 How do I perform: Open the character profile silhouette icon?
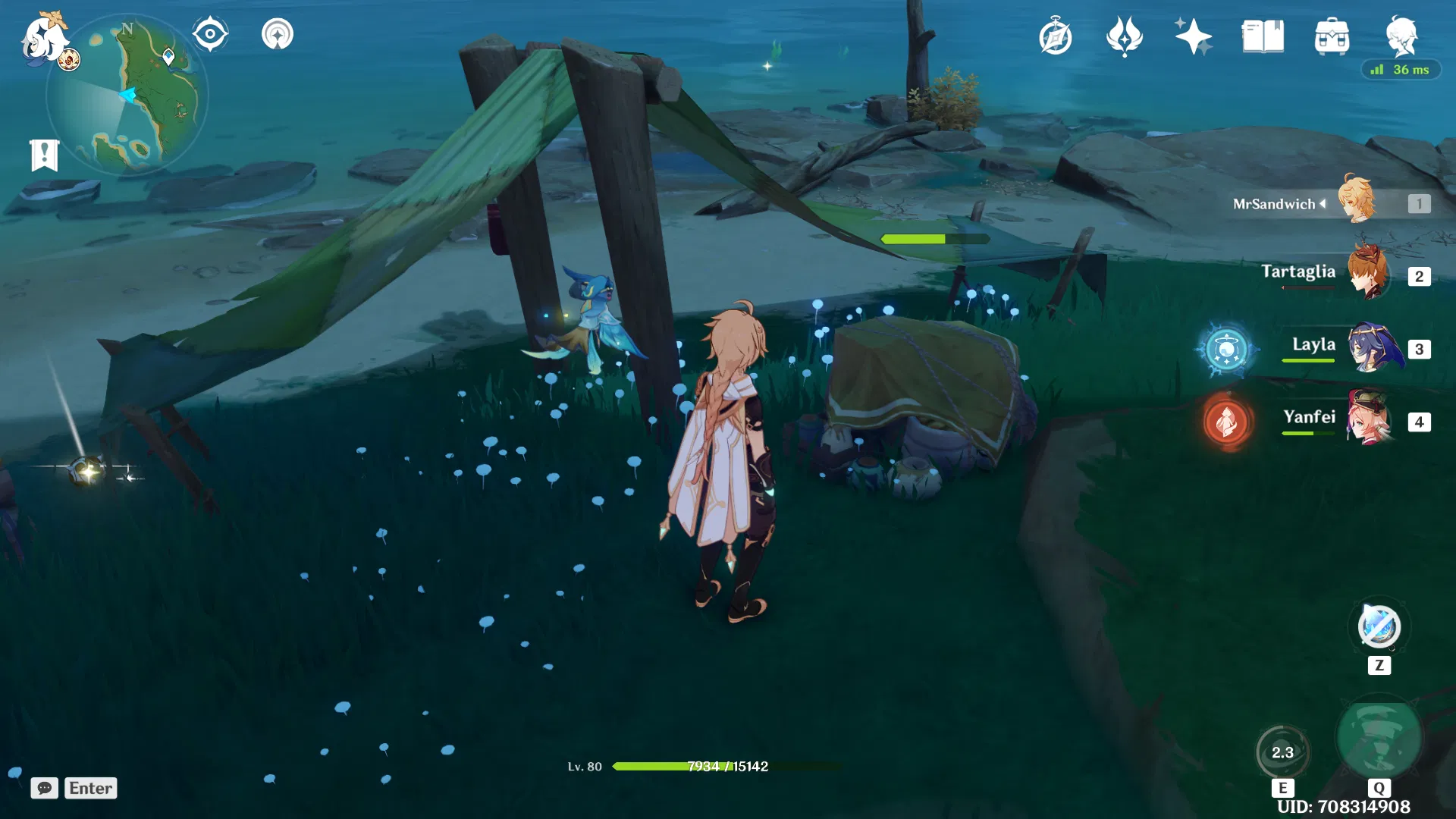[x=1401, y=35]
